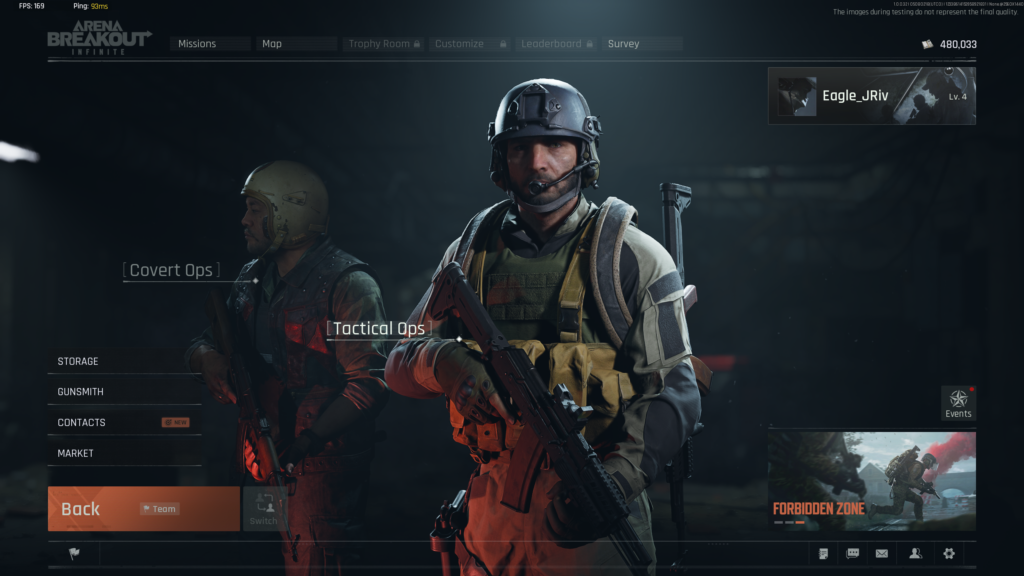Click the Switch character button

(264, 509)
